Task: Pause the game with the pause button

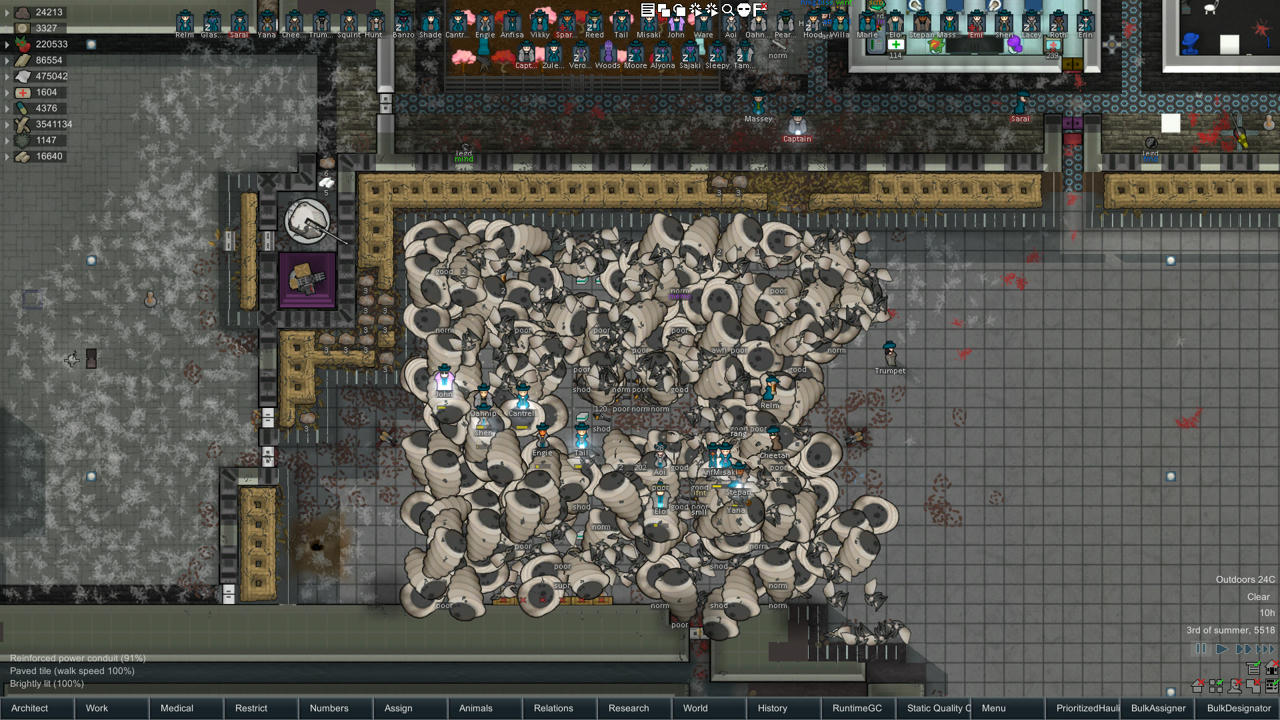Action: click(1201, 649)
